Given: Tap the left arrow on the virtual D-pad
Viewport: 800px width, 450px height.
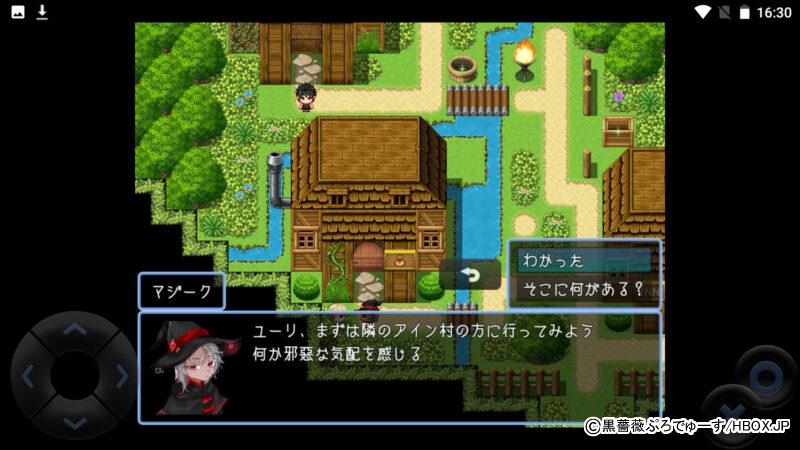Looking at the screenshot, I should tap(28, 377).
